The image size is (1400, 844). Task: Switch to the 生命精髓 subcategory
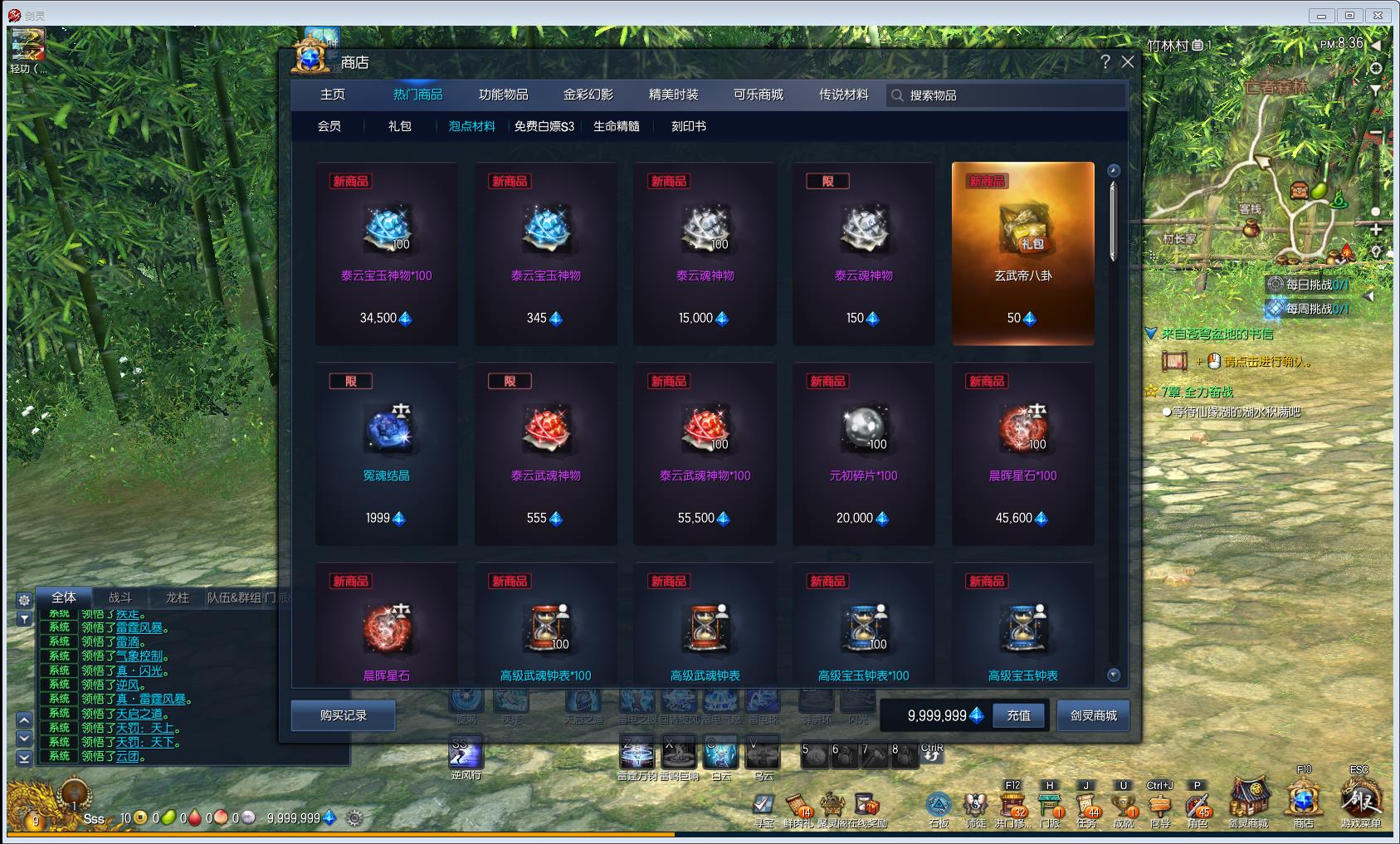616,126
